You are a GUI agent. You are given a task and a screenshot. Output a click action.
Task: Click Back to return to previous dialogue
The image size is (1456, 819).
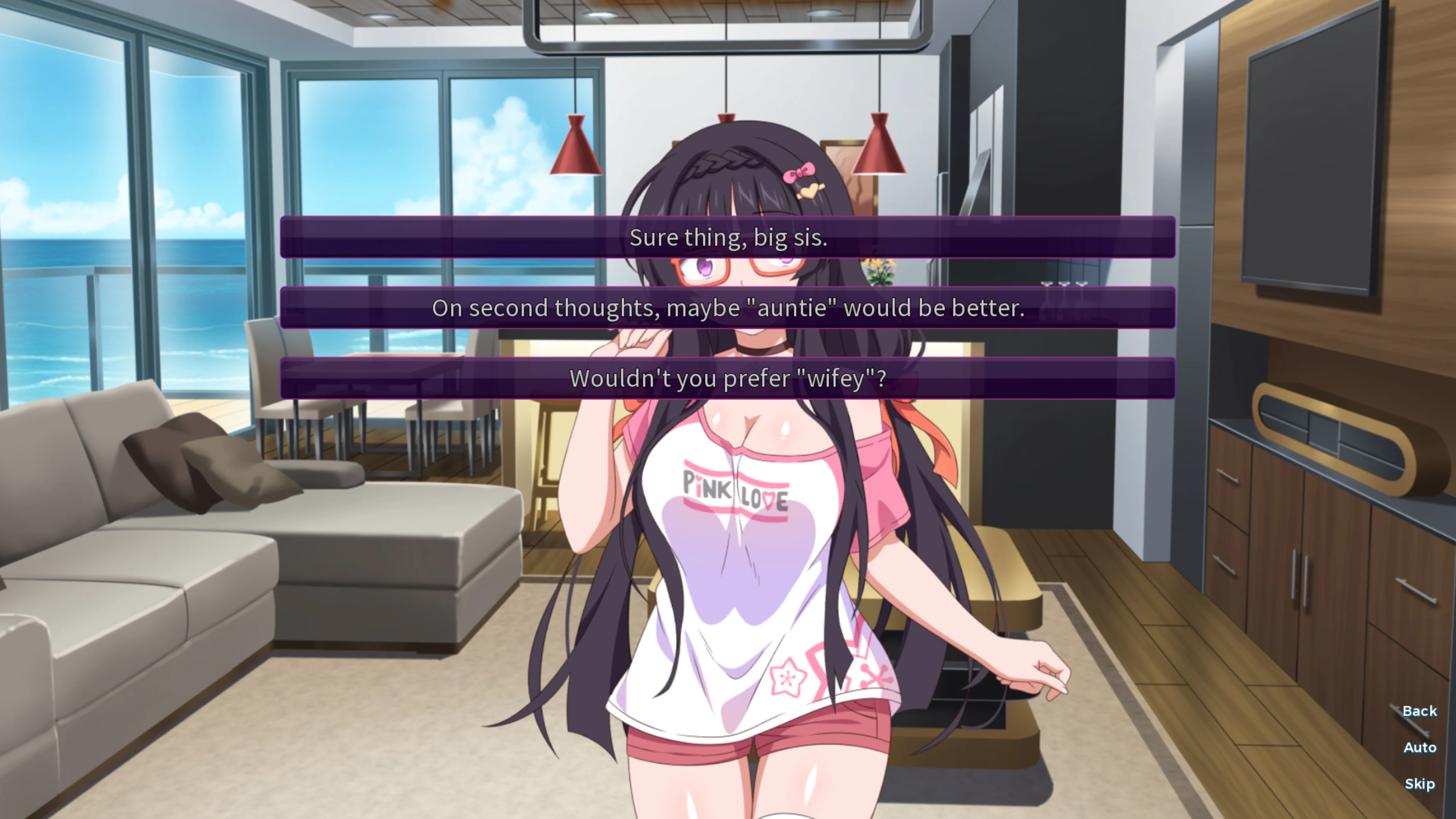[1419, 711]
